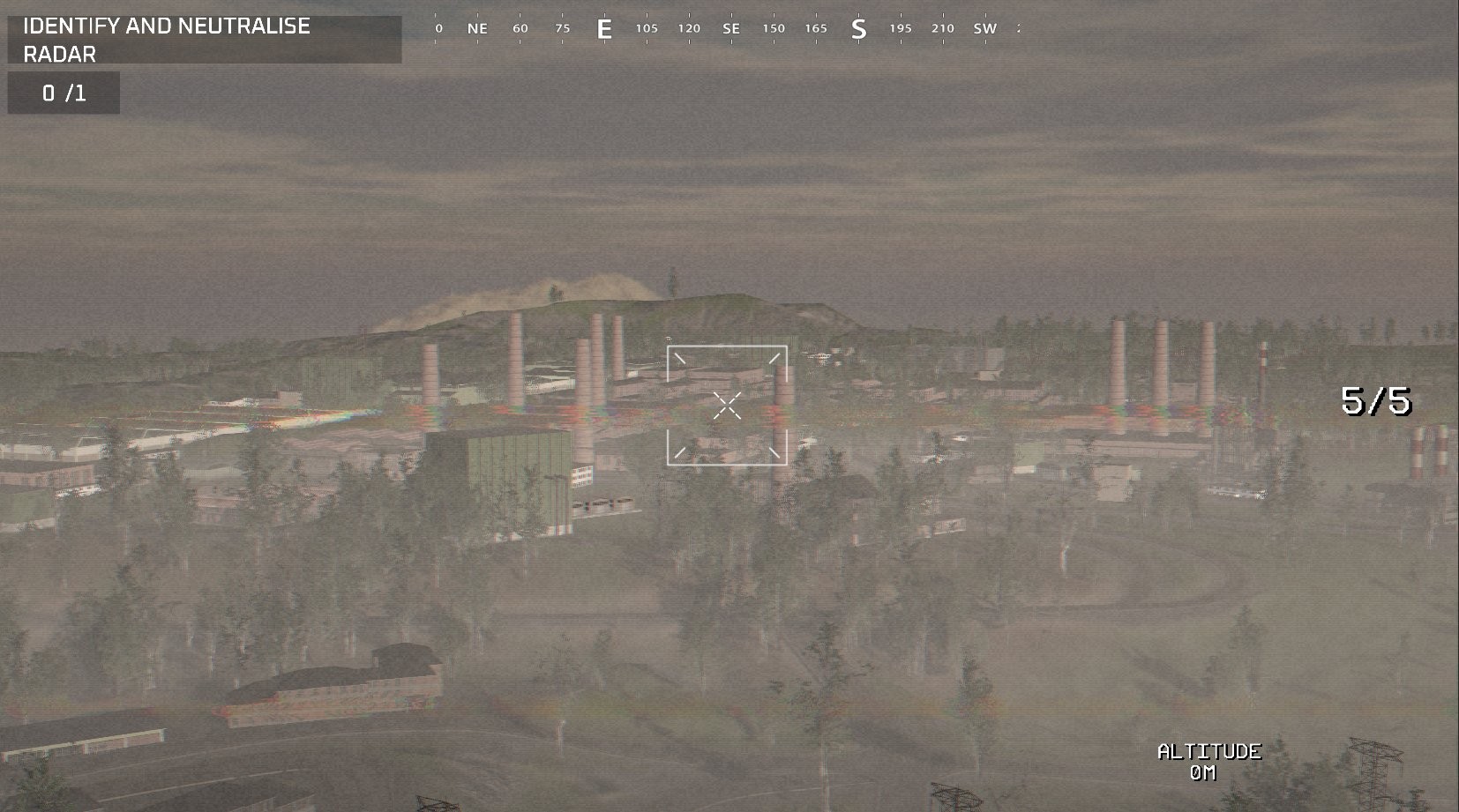Click the 210 mark on the compass bar
Viewport: 1459px width, 812px height.
pos(942,28)
